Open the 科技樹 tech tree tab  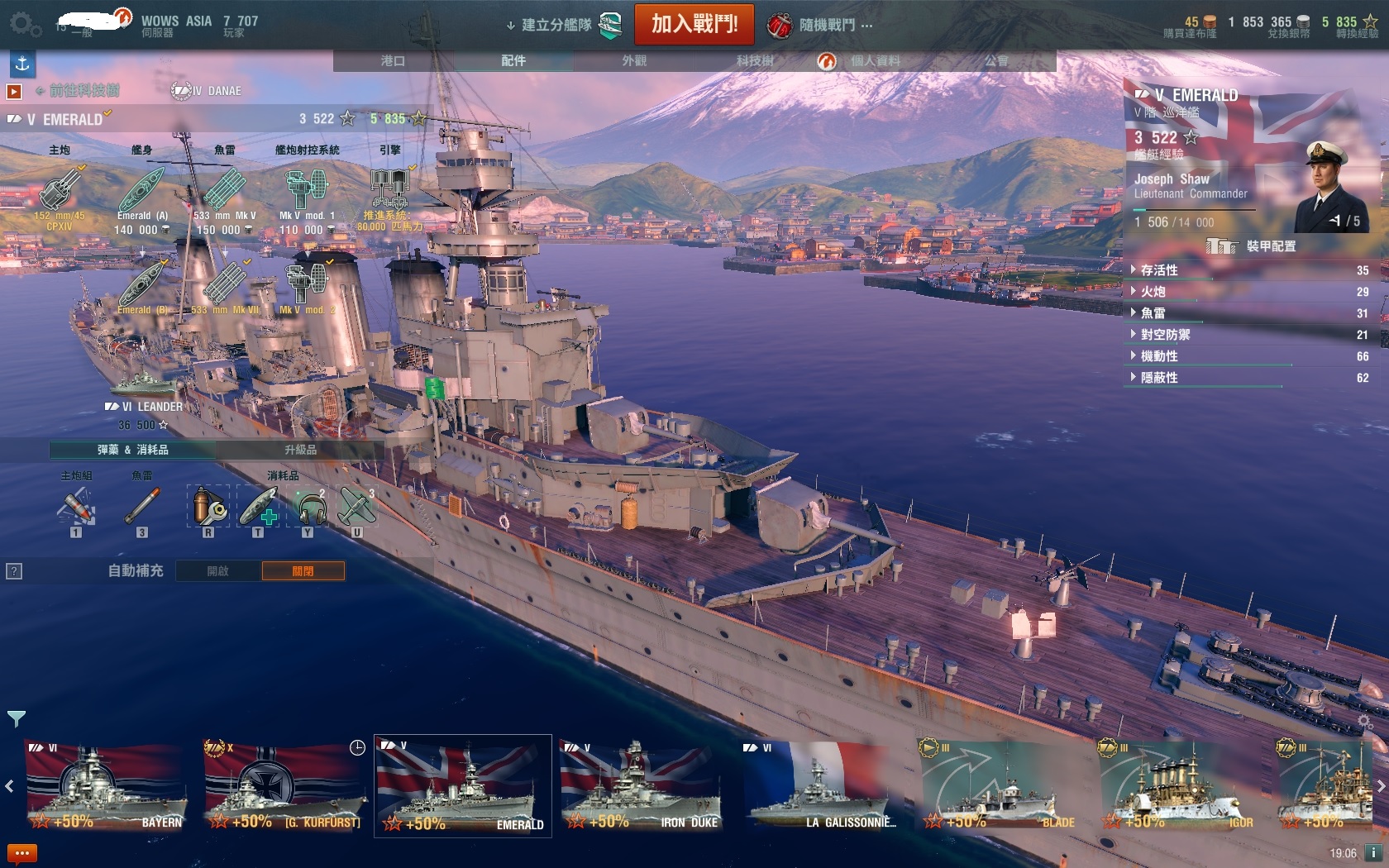tap(755, 60)
